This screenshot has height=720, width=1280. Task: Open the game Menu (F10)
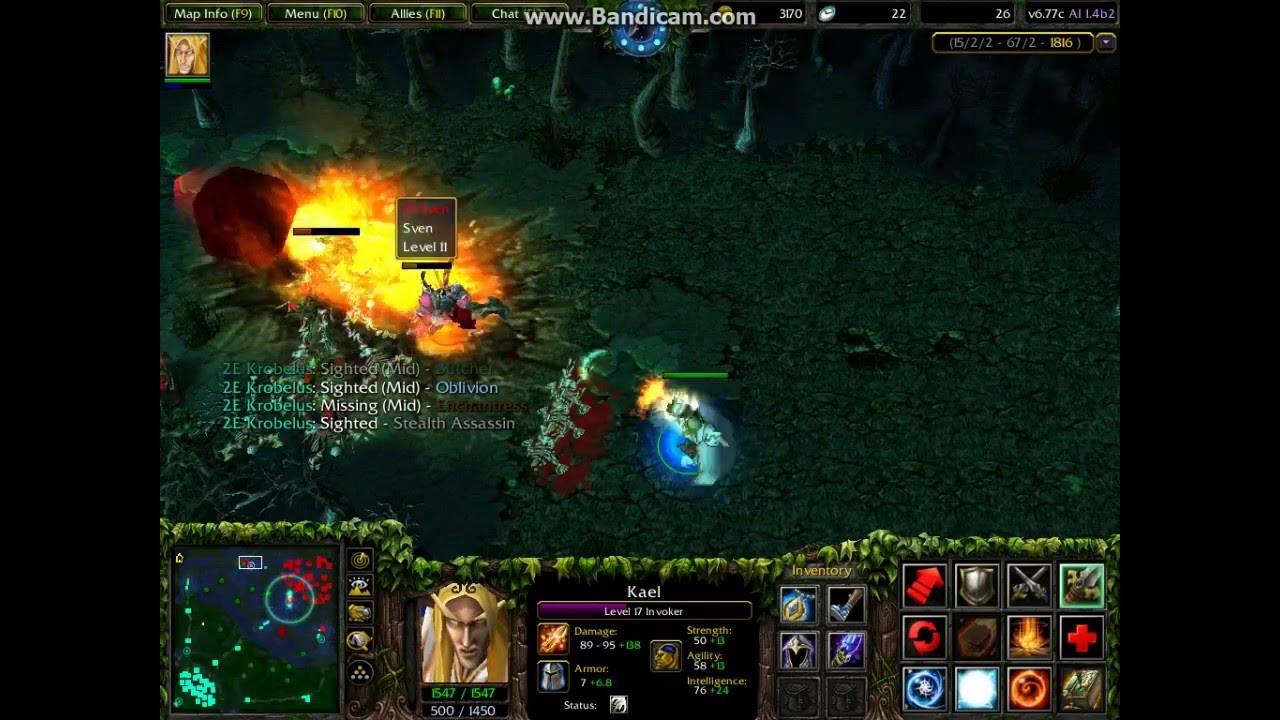[x=315, y=14]
